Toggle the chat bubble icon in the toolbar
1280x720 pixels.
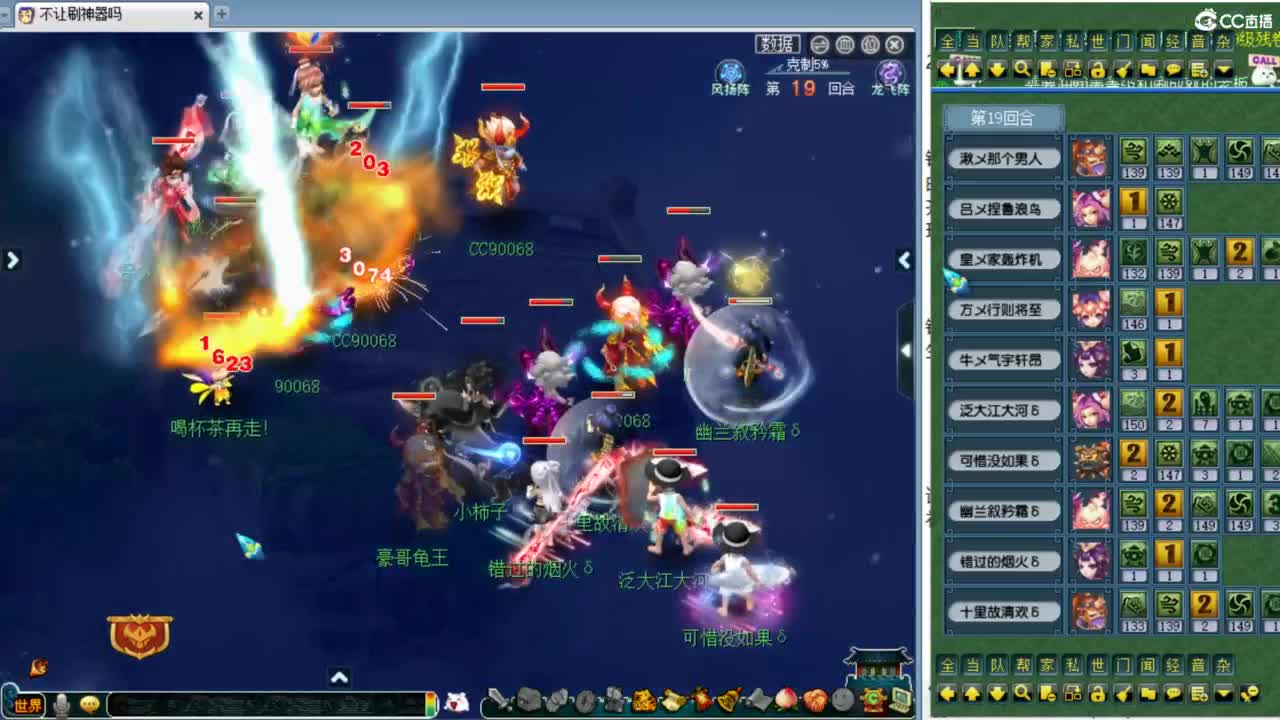pyautogui.click(x=1173, y=68)
